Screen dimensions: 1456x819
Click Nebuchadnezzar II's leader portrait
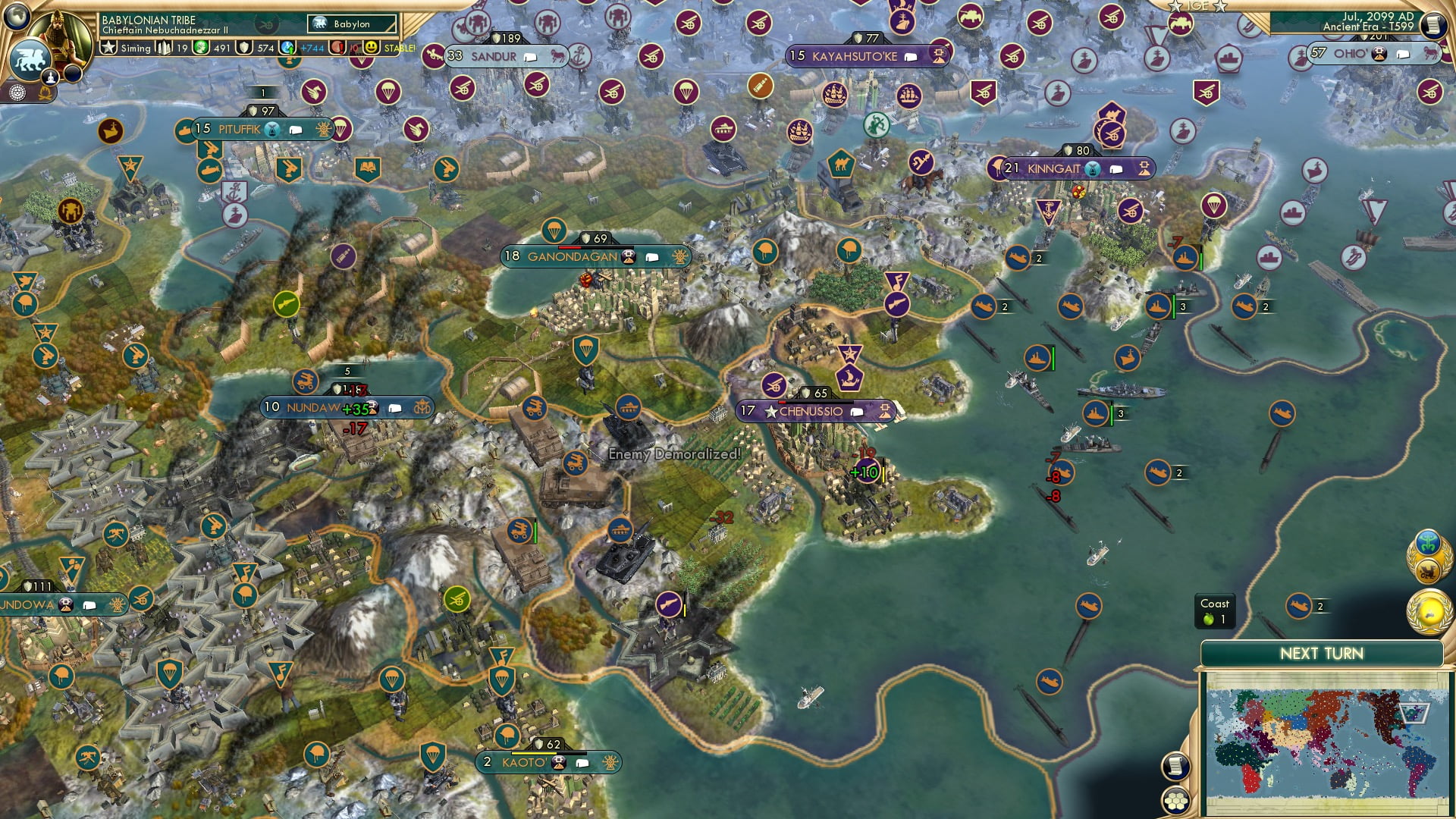[x=61, y=34]
